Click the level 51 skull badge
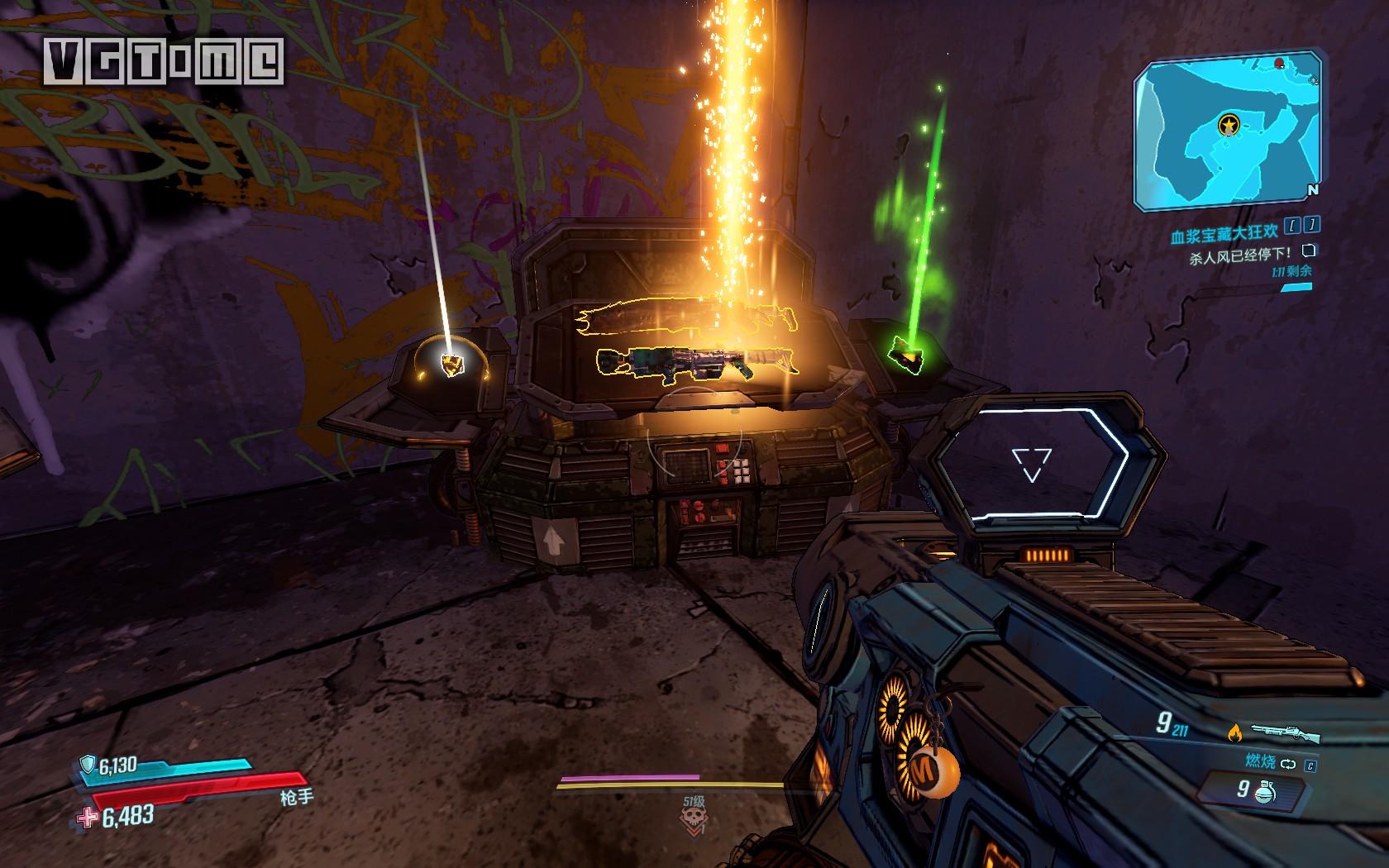1389x868 pixels. [x=693, y=819]
